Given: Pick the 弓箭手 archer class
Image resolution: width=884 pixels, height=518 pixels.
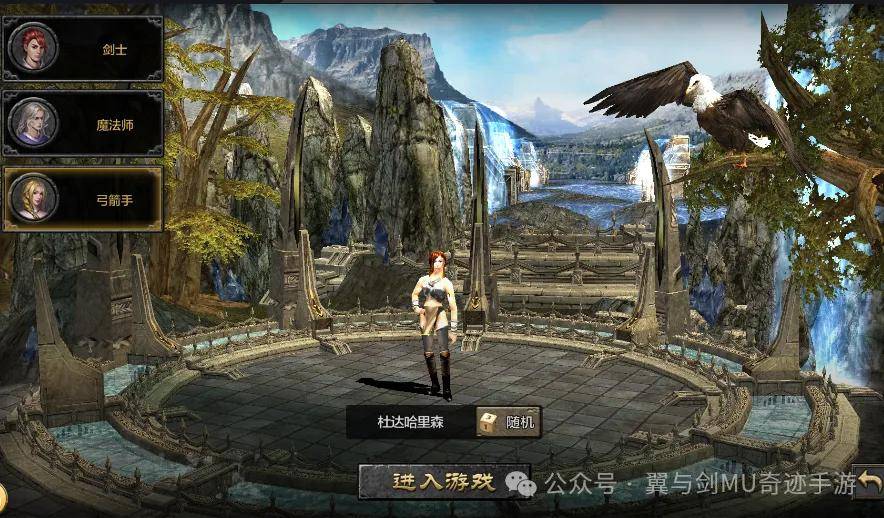Looking at the screenshot, I should pyautogui.click(x=83, y=198).
